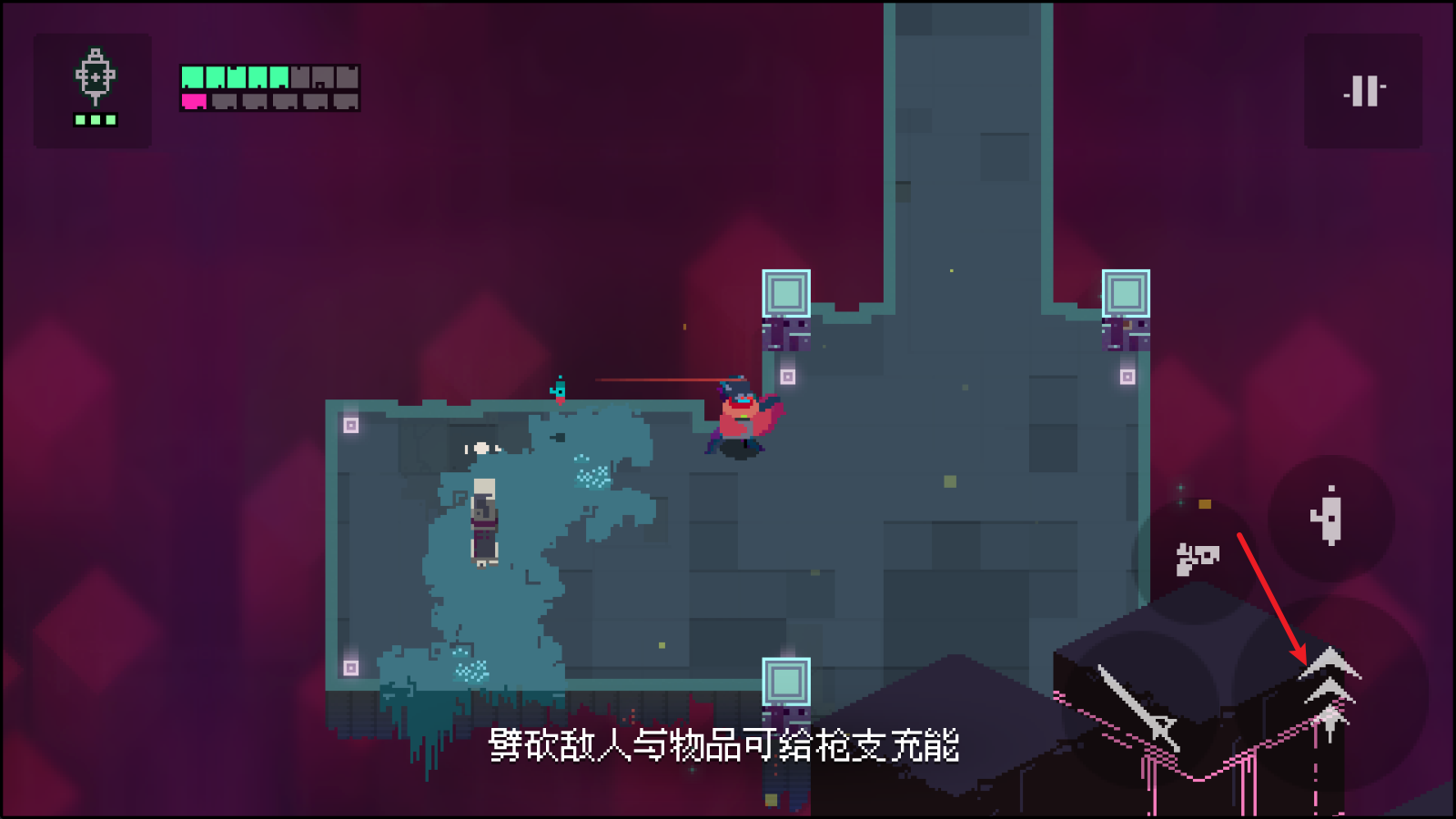Toggle the cyan crystal switch above the right pillar
Image resolution: width=1456 pixels, height=819 pixels.
[1128, 291]
